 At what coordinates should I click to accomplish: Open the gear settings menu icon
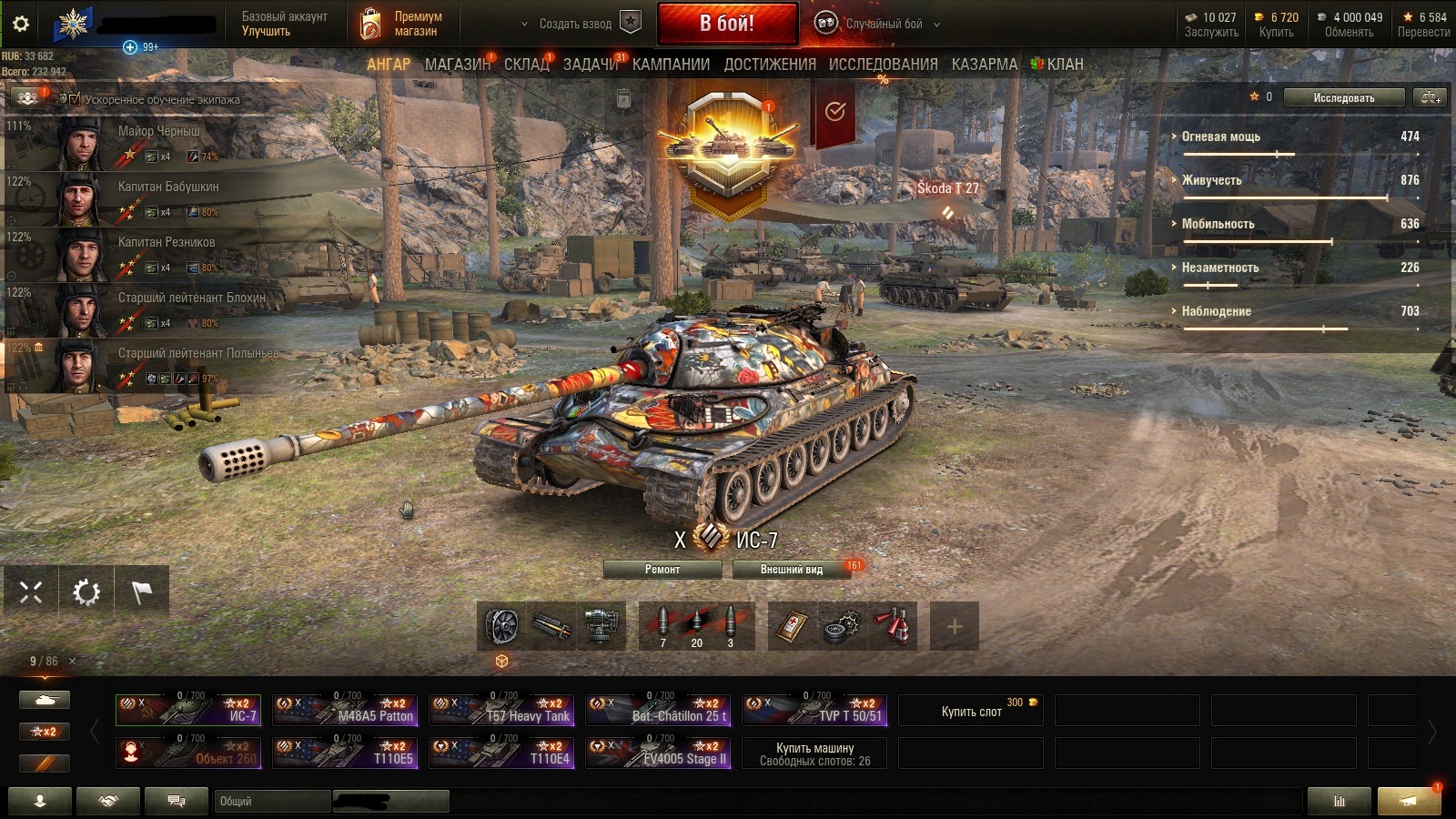[20, 24]
